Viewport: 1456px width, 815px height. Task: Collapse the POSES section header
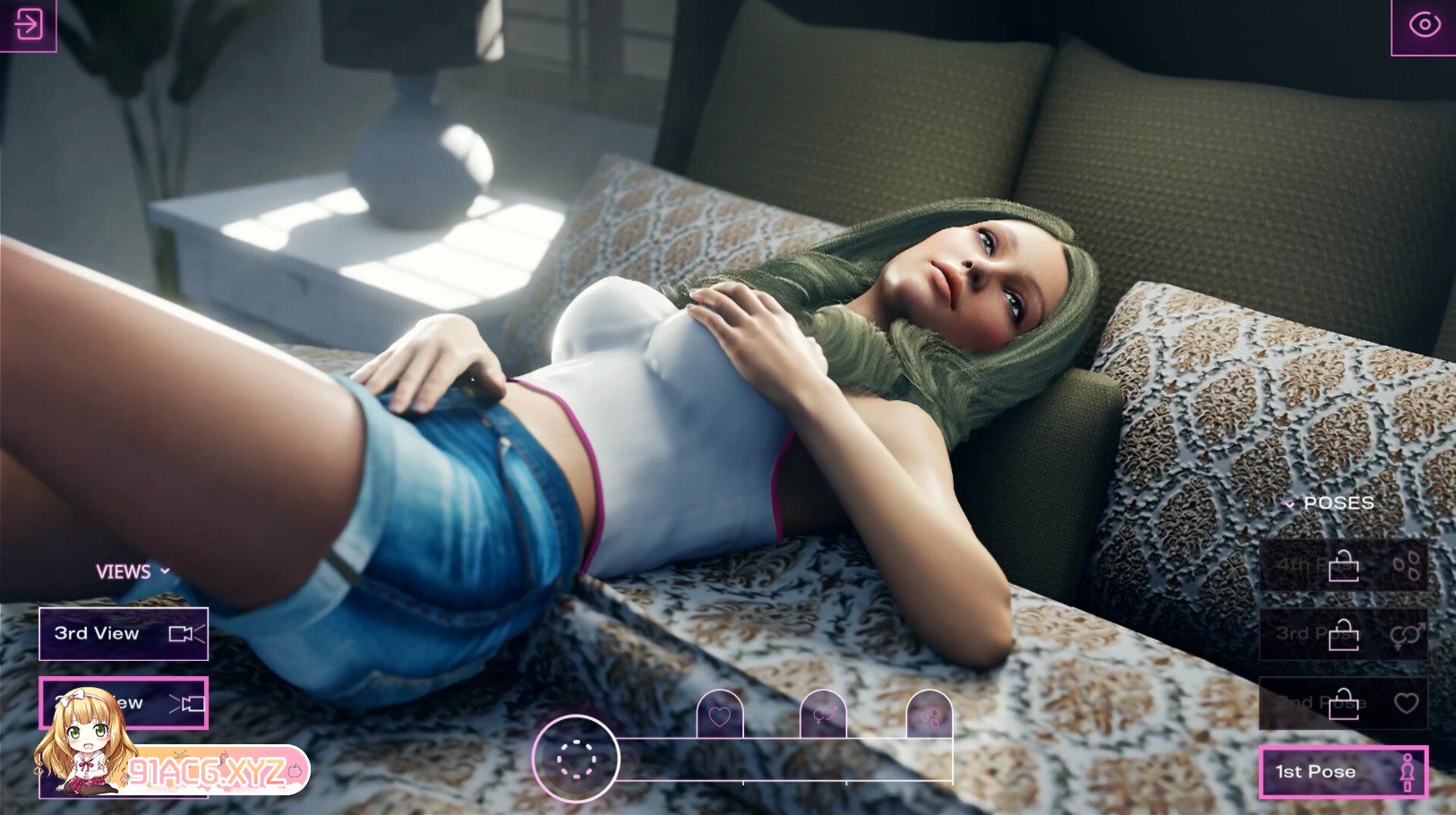tap(1330, 503)
